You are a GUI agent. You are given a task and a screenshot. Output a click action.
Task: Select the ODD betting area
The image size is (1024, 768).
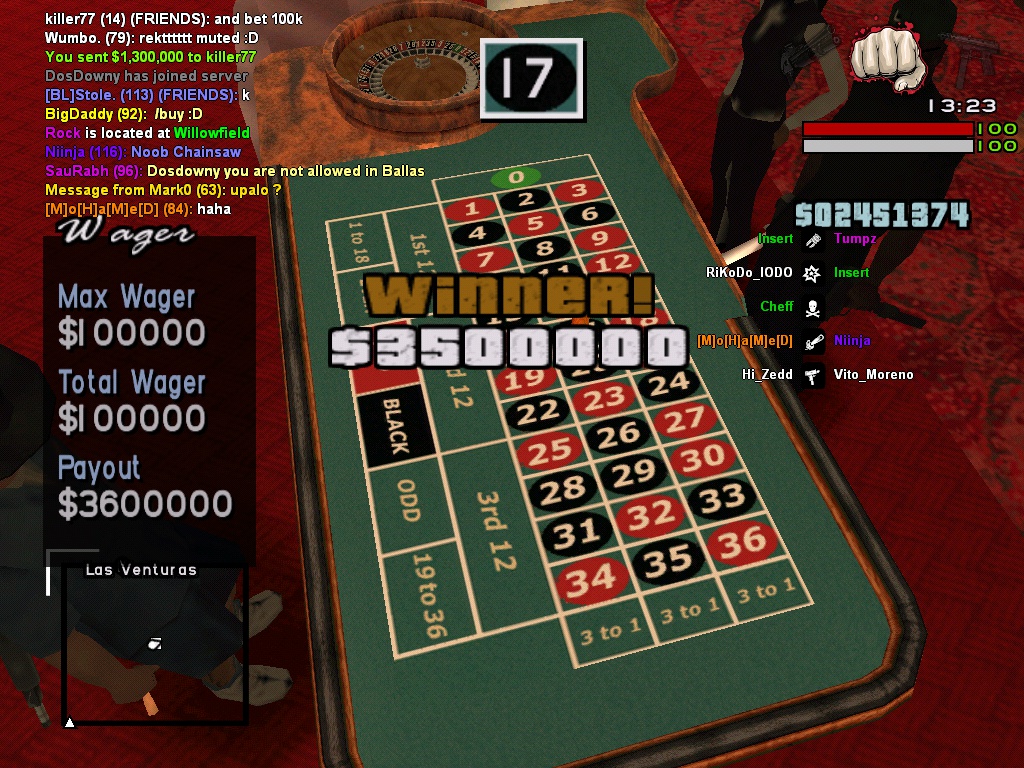(408, 501)
